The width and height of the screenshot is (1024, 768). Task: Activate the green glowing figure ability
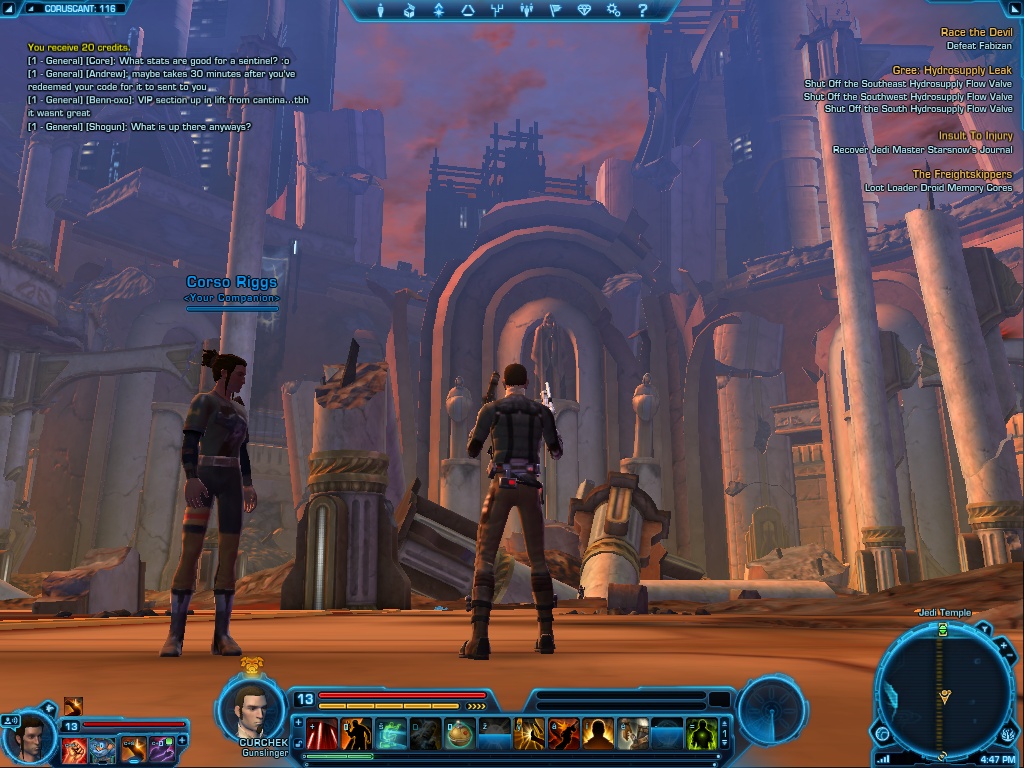tap(701, 734)
